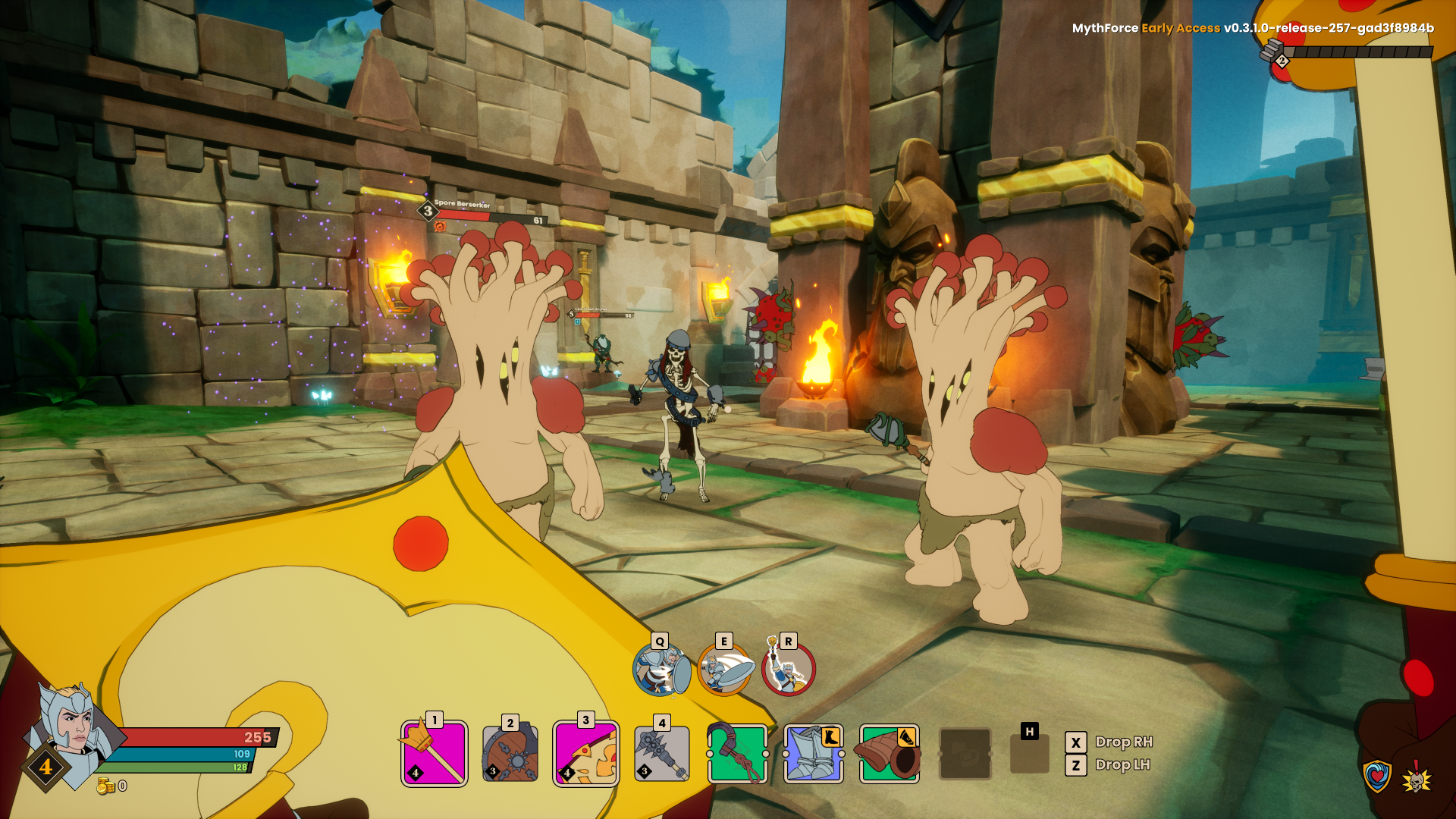The image size is (1456, 819).
Task: Select the rope whip accessory slot
Action: click(x=738, y=754)
